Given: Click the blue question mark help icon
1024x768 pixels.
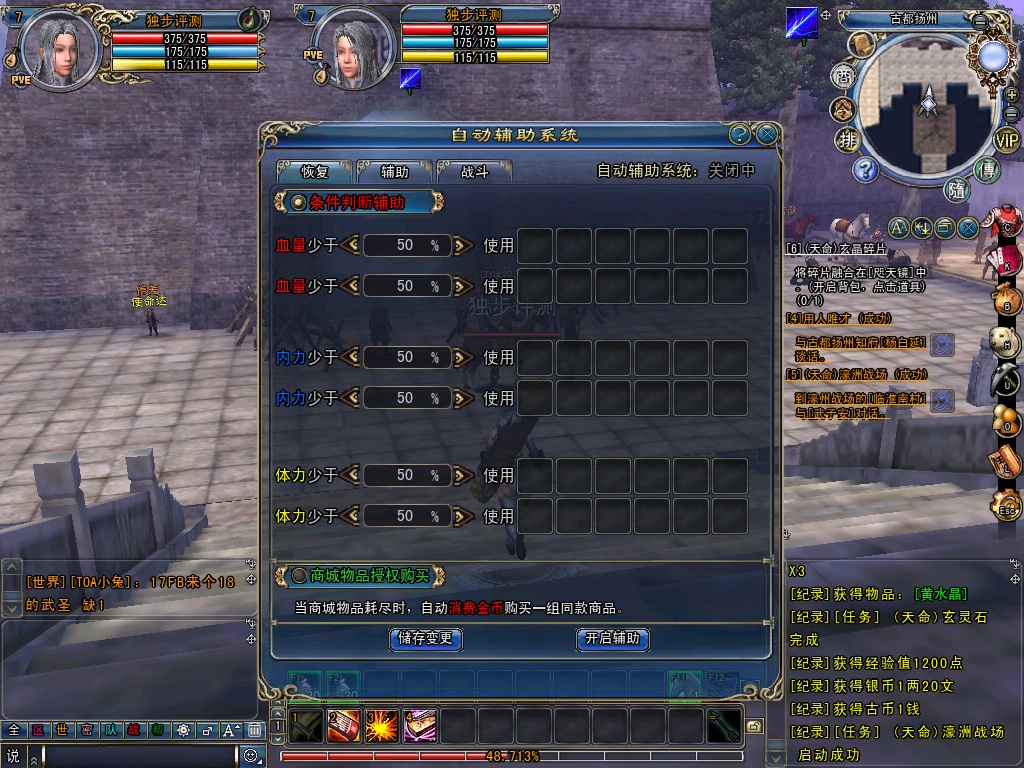Looking at the screenshot, I should point(864,169).
